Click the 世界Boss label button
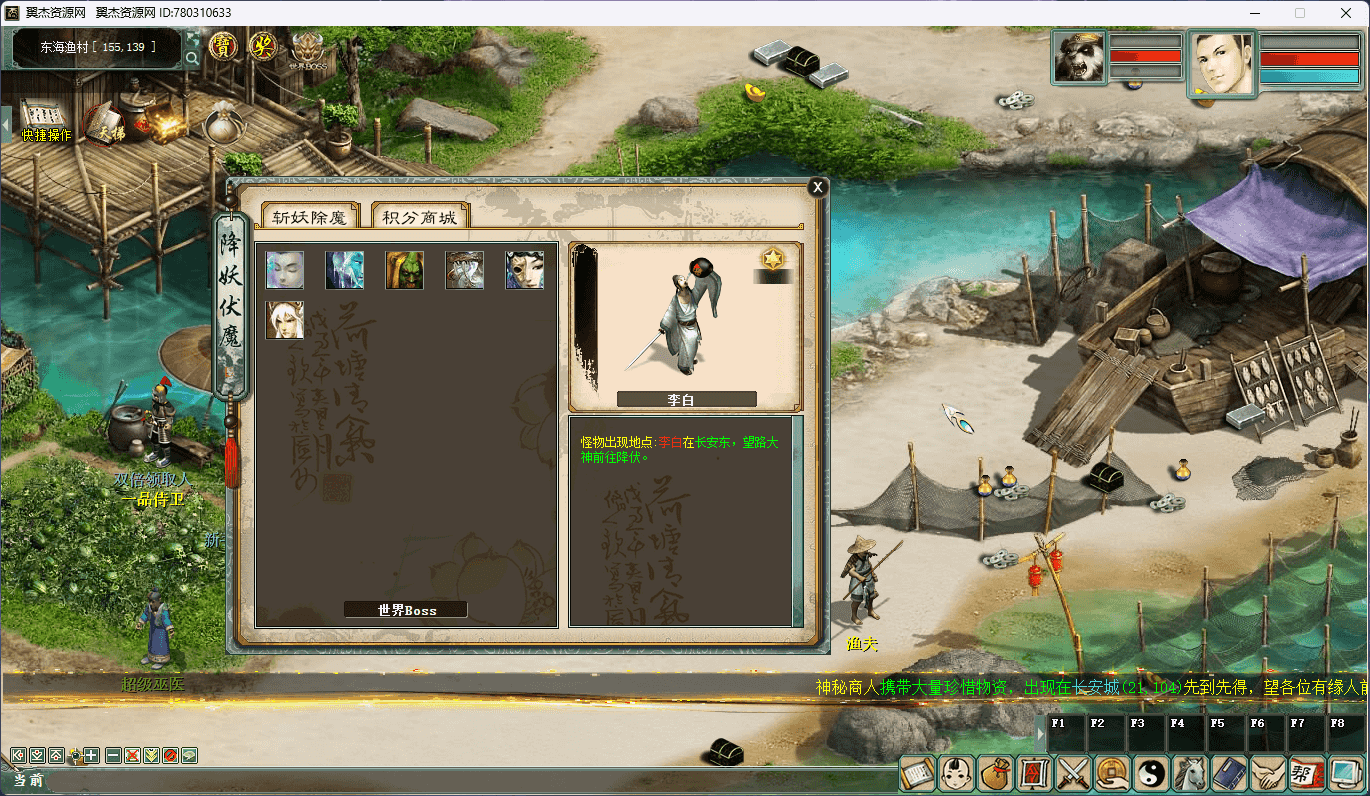This screenshot has height=796, width=1370. coord(406,610)
